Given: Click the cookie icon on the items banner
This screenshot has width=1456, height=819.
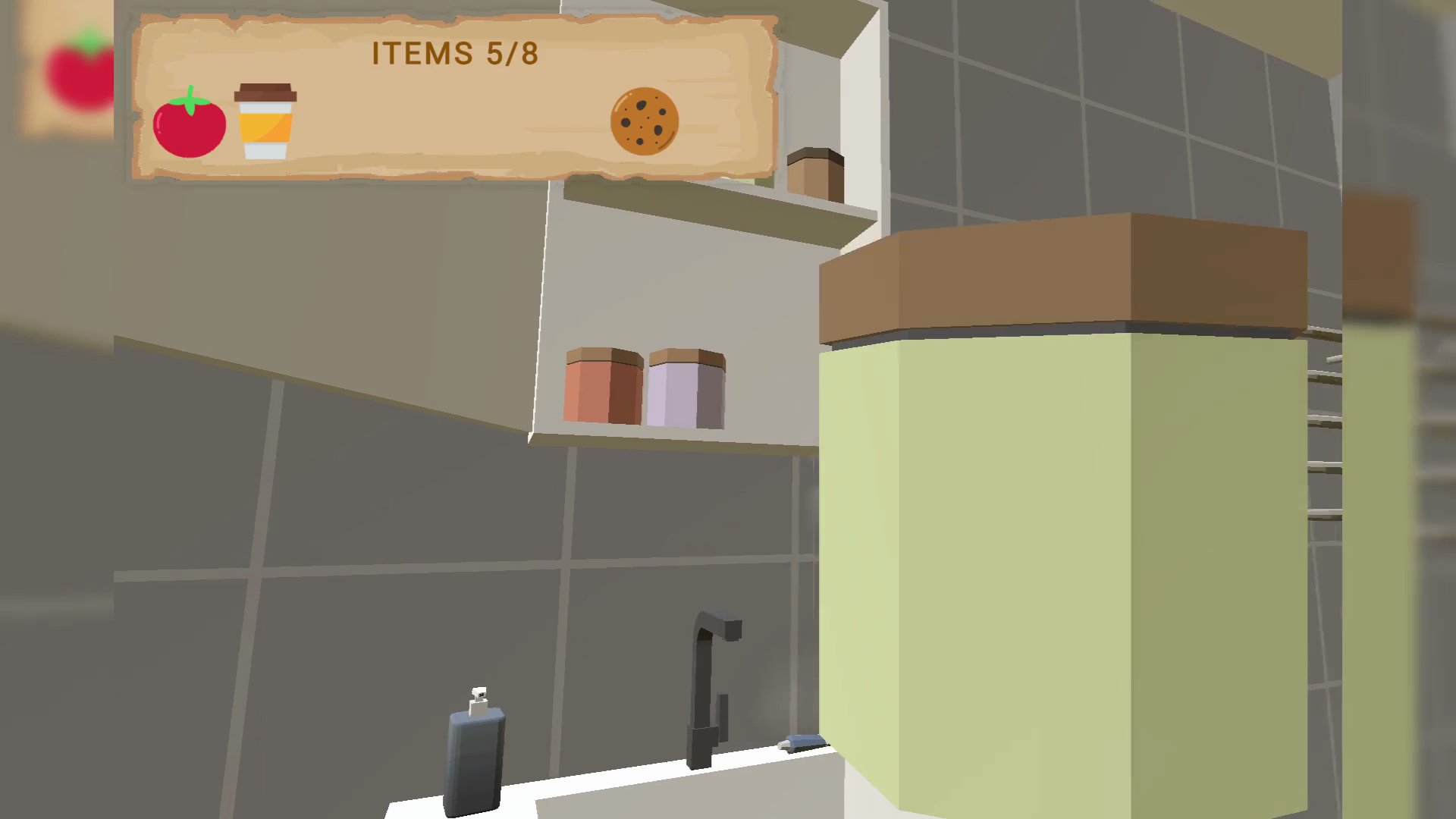Looking at the screenshot, I should point(644,121).
